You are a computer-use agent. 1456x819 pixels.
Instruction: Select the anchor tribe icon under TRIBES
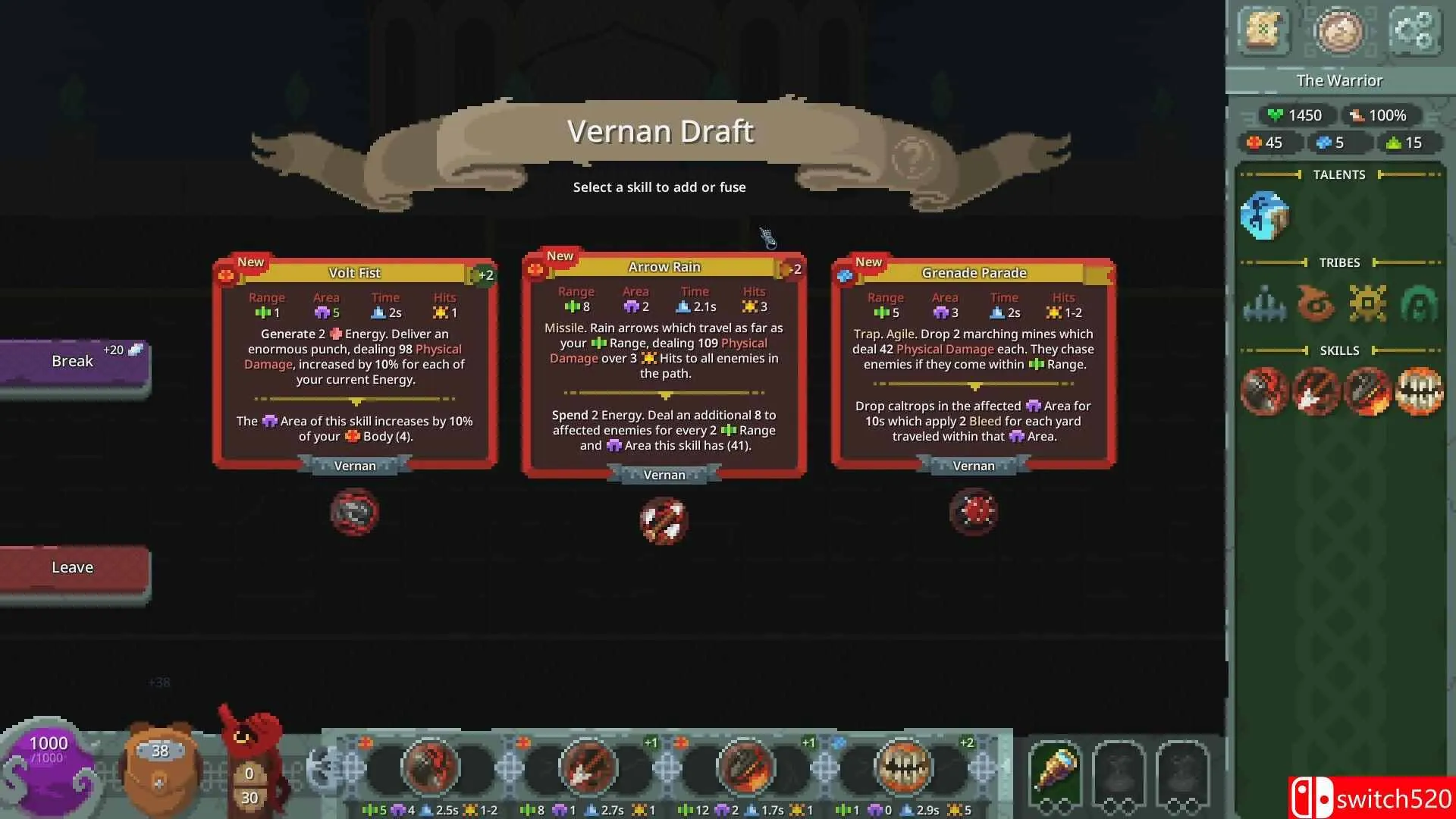tap(1263, 303)
